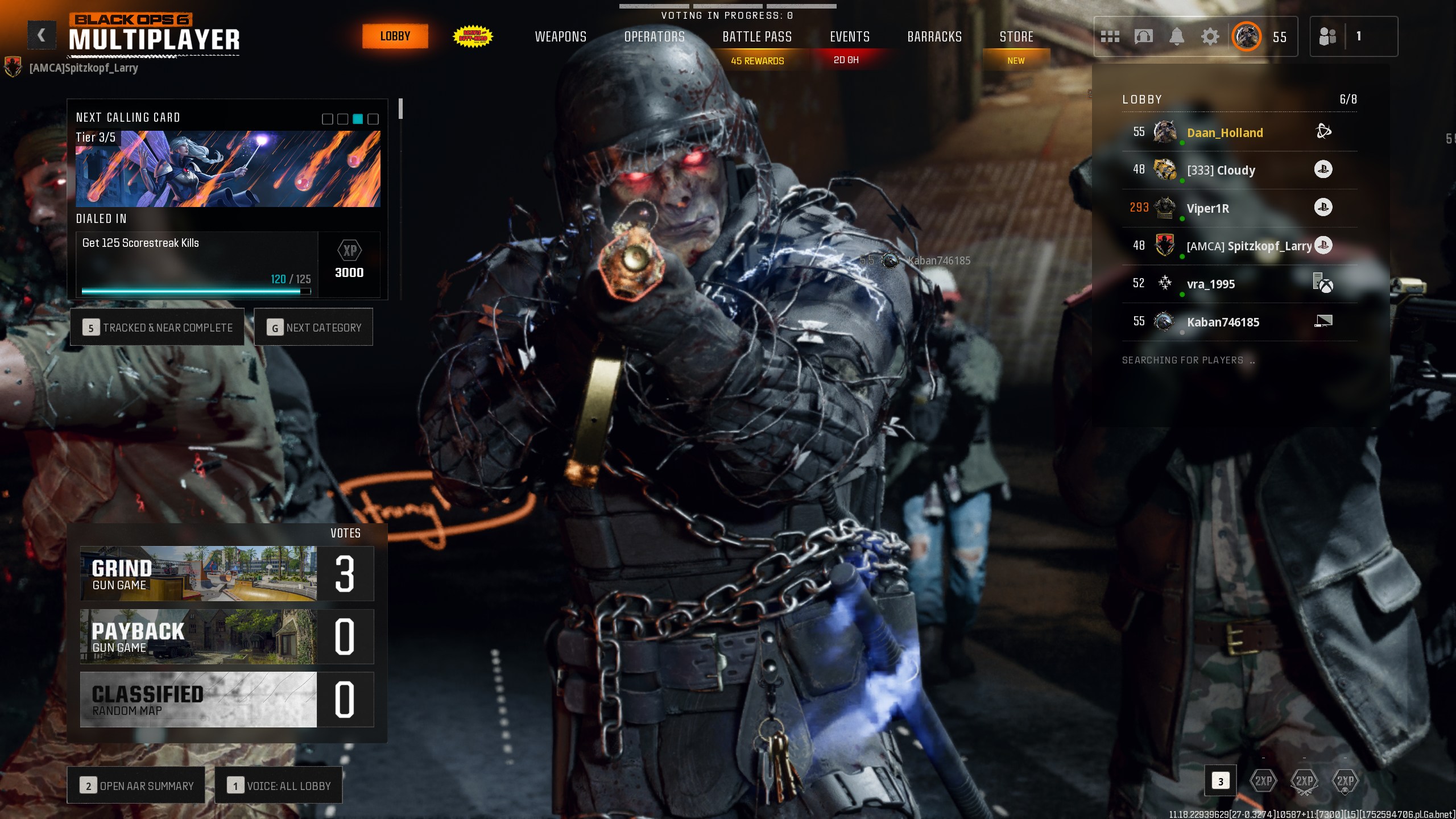The height and width of the screenshot is (819, 1456).
Task: Select player Viper1R in lobby list
Action: tap(1208, 208)
